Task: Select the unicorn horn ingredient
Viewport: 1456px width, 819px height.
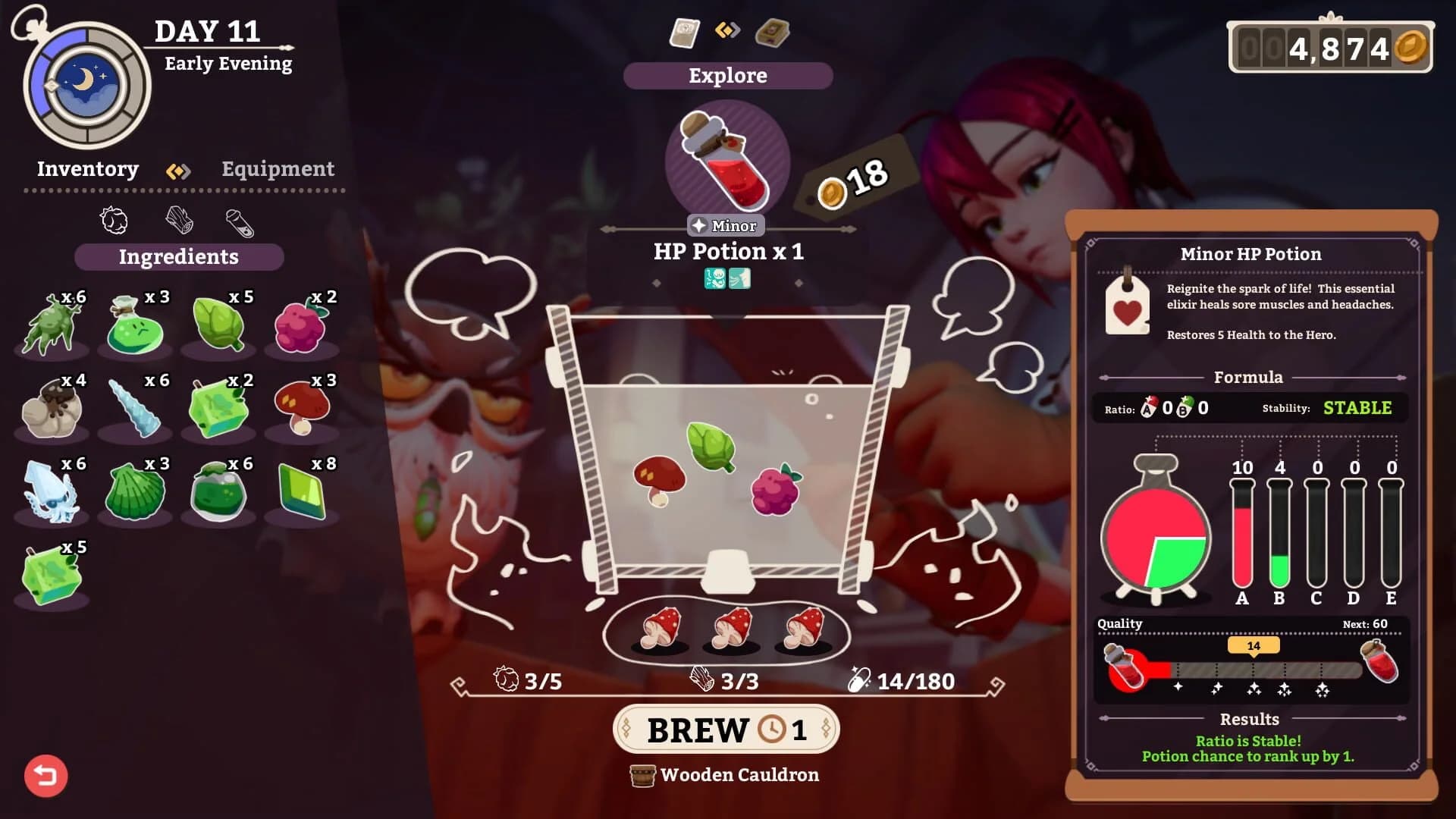Action: pos(135,407)
